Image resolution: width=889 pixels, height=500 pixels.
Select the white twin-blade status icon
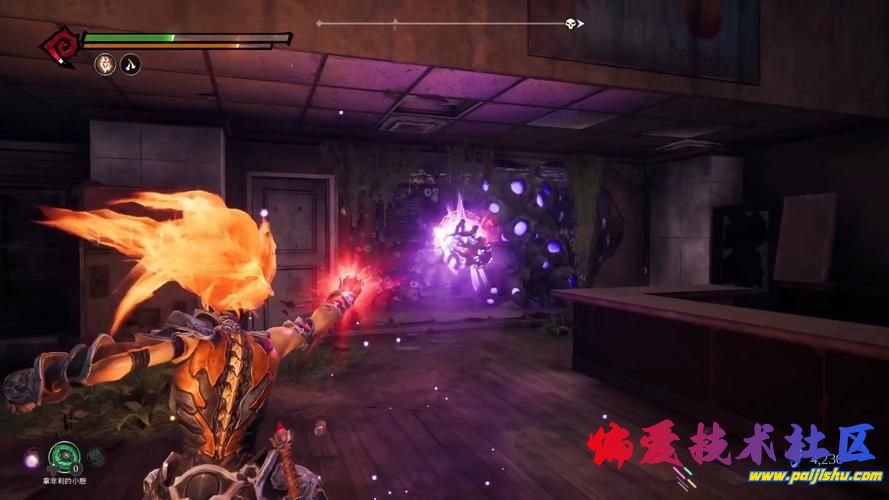[x=130, y=65]
